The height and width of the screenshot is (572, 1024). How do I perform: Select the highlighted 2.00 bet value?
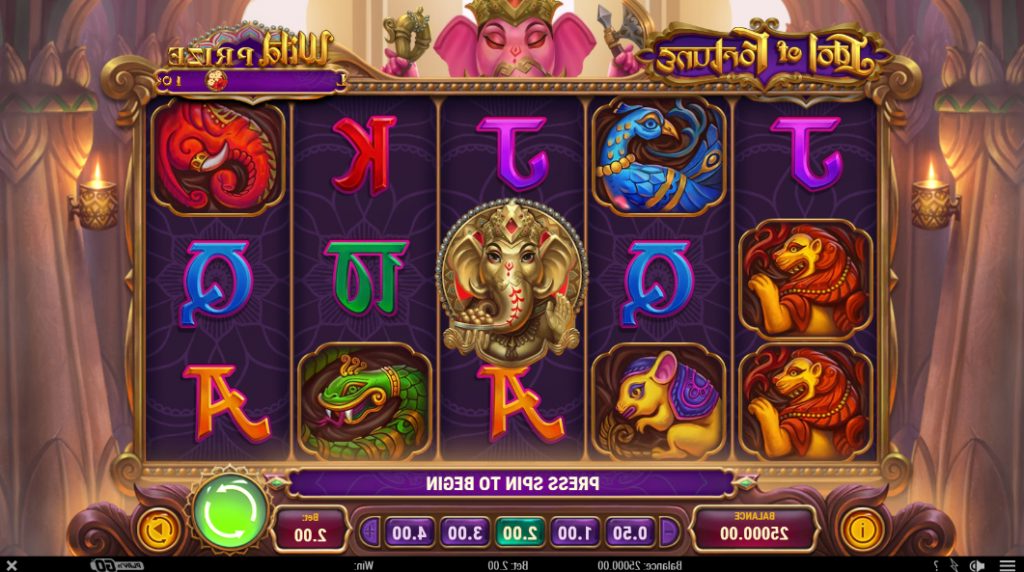(x=520, y=532)
